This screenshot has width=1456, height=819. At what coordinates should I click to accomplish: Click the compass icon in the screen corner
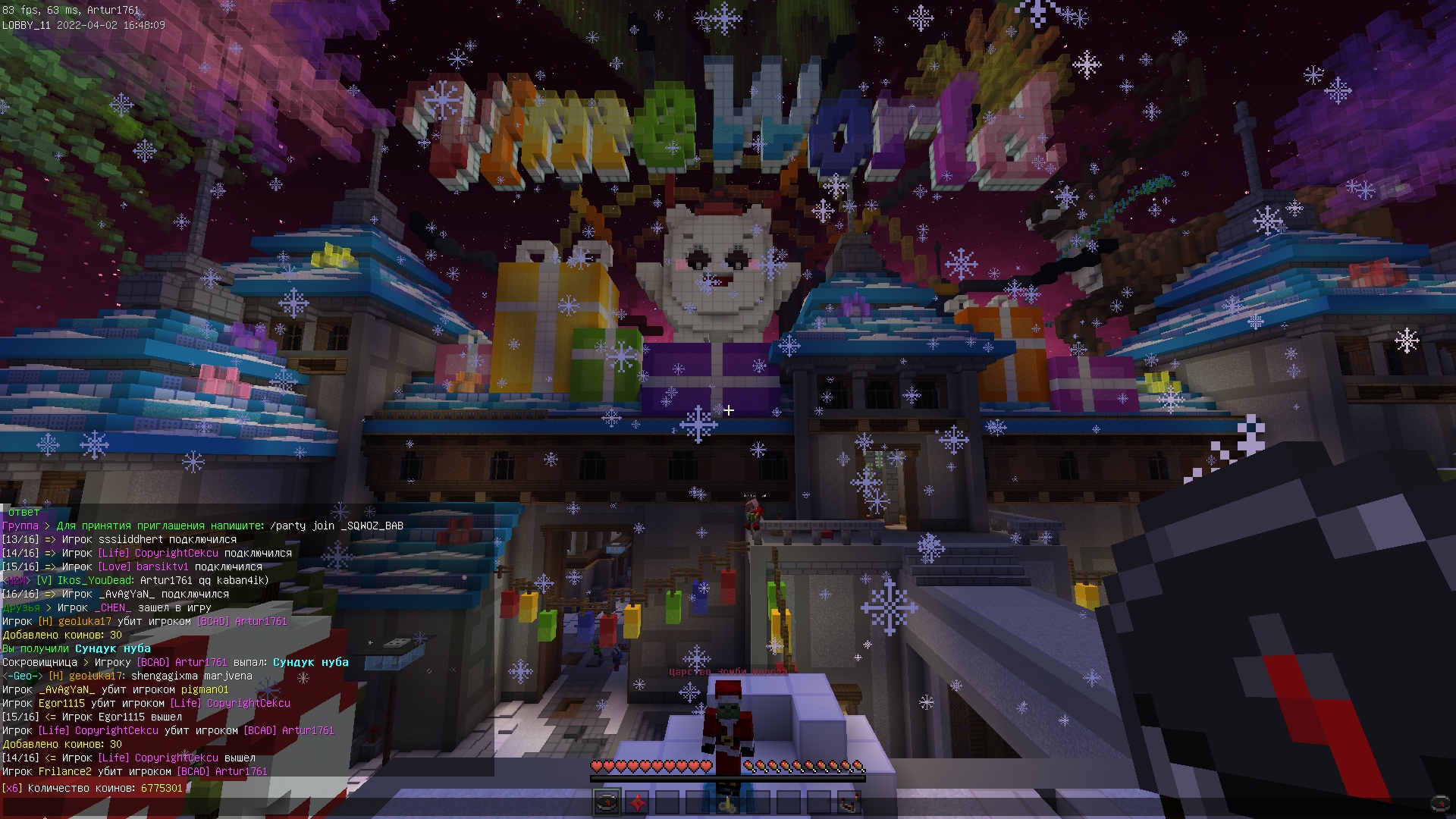tap(1439, 802)
